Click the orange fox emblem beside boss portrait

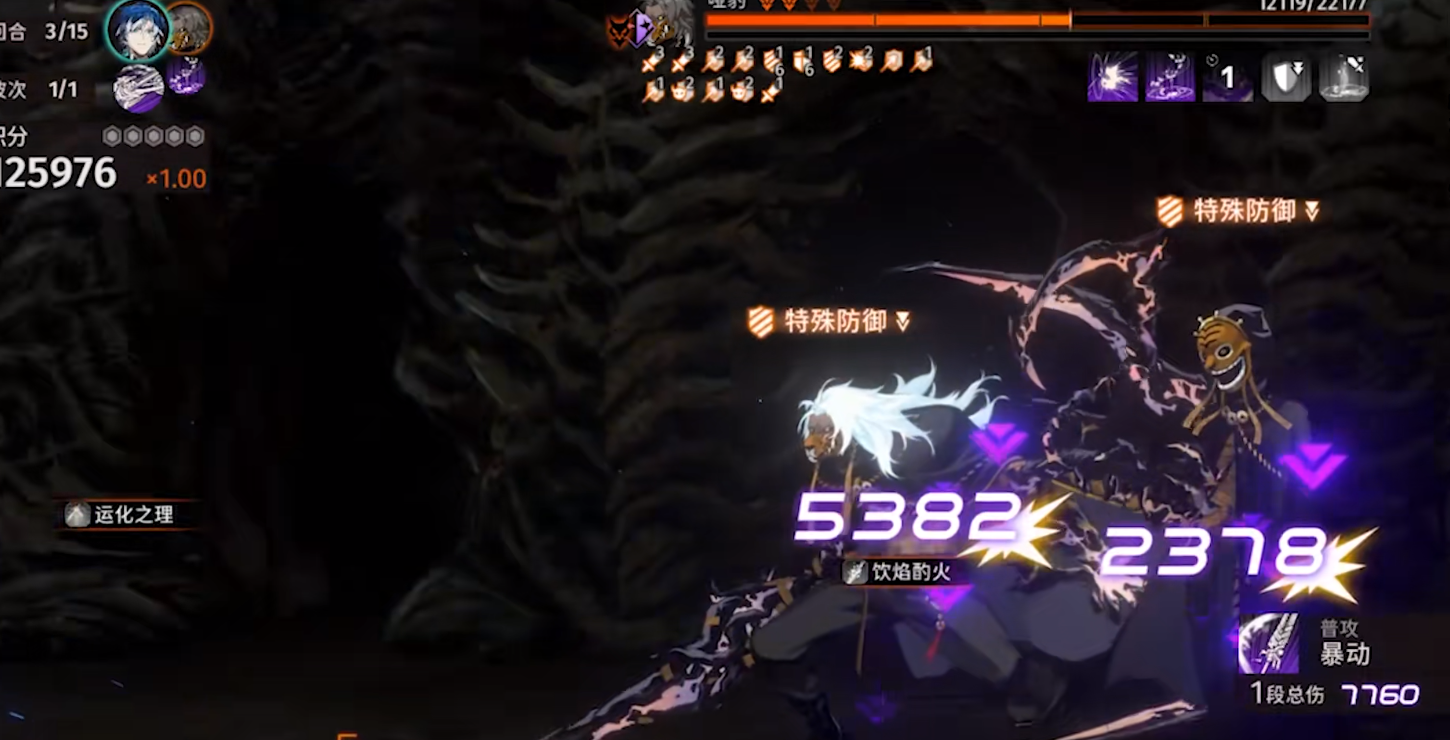[622, 30]
